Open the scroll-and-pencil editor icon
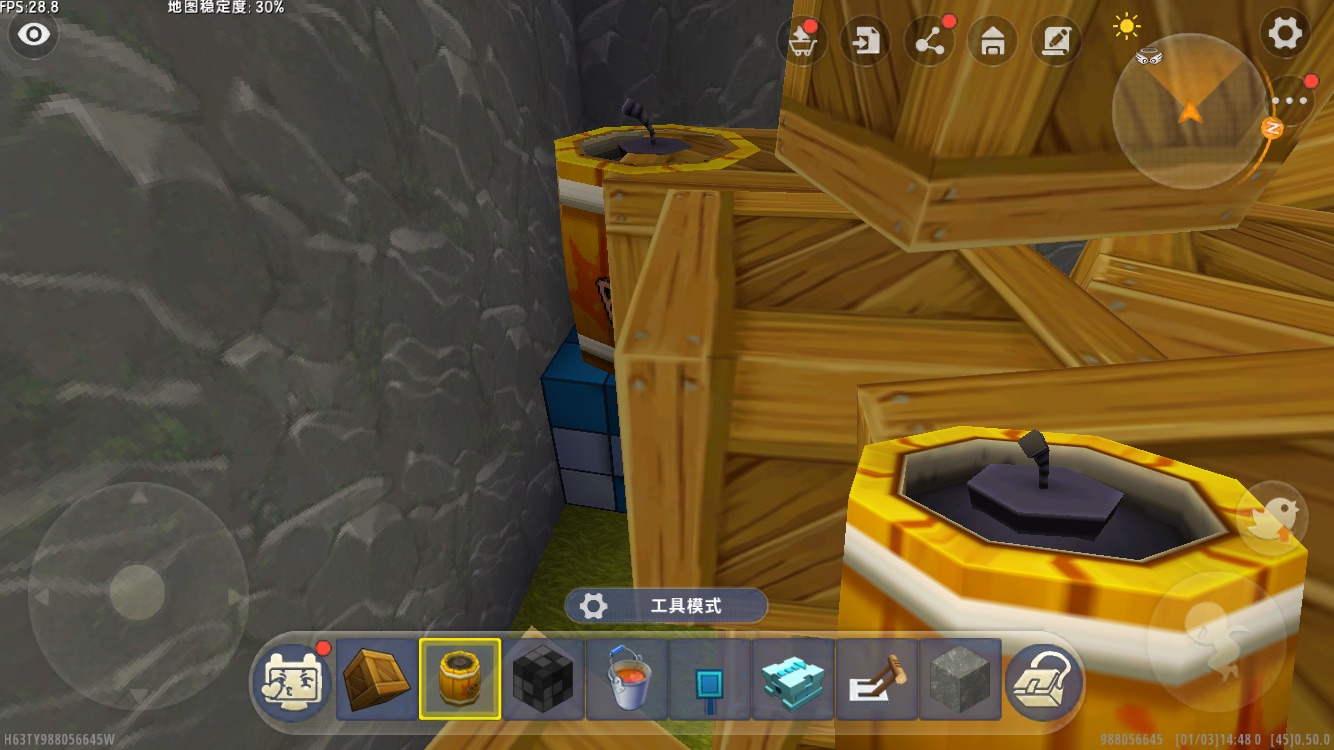The image size is (1334, 750). point(1057,42)
